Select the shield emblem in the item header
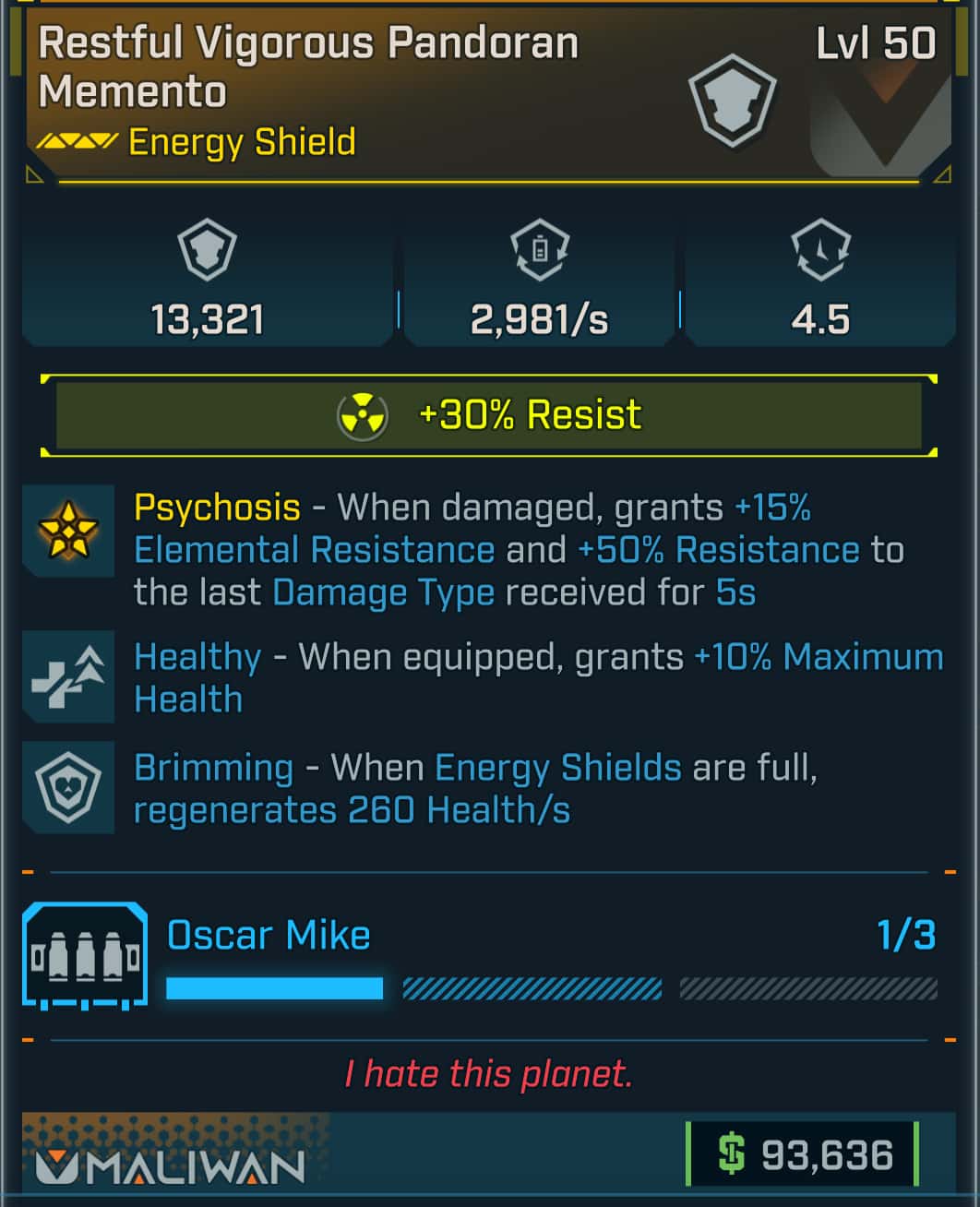The width and height of the screenshot is (980, 1207). coord(733,100)
